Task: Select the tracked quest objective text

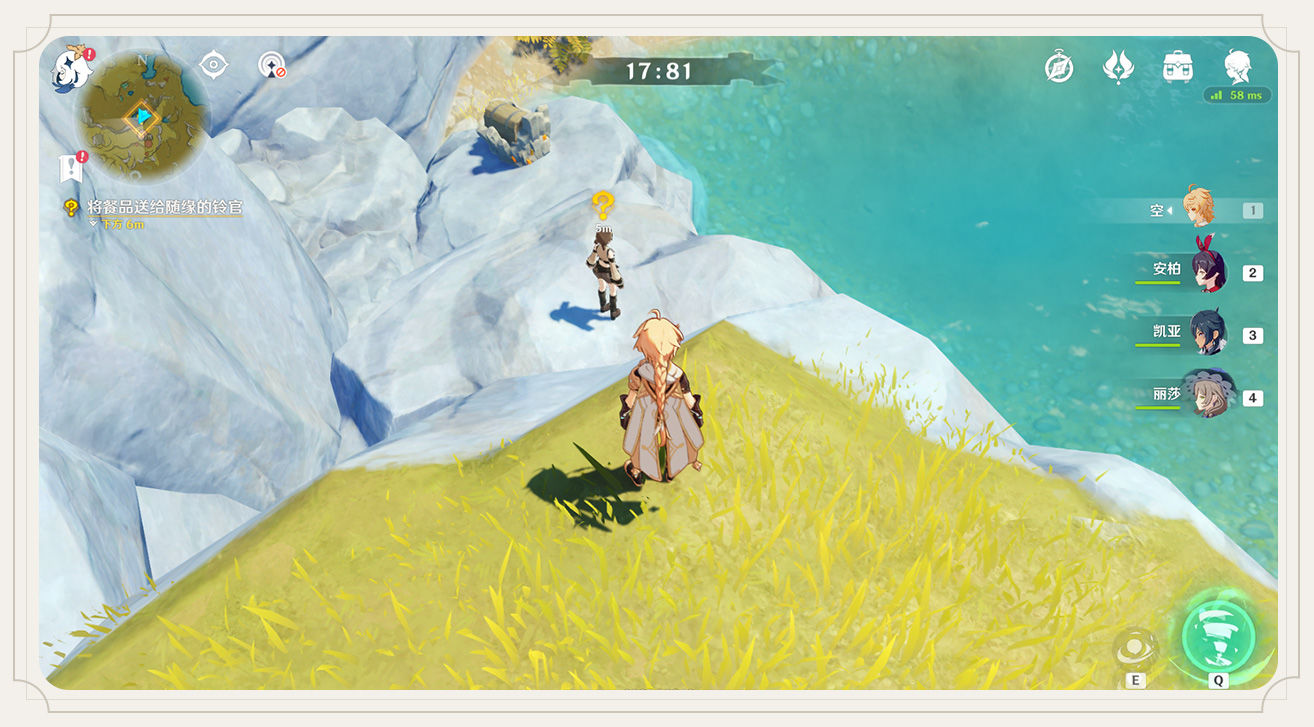Action: pyautogui.click(x=164, y=208)
